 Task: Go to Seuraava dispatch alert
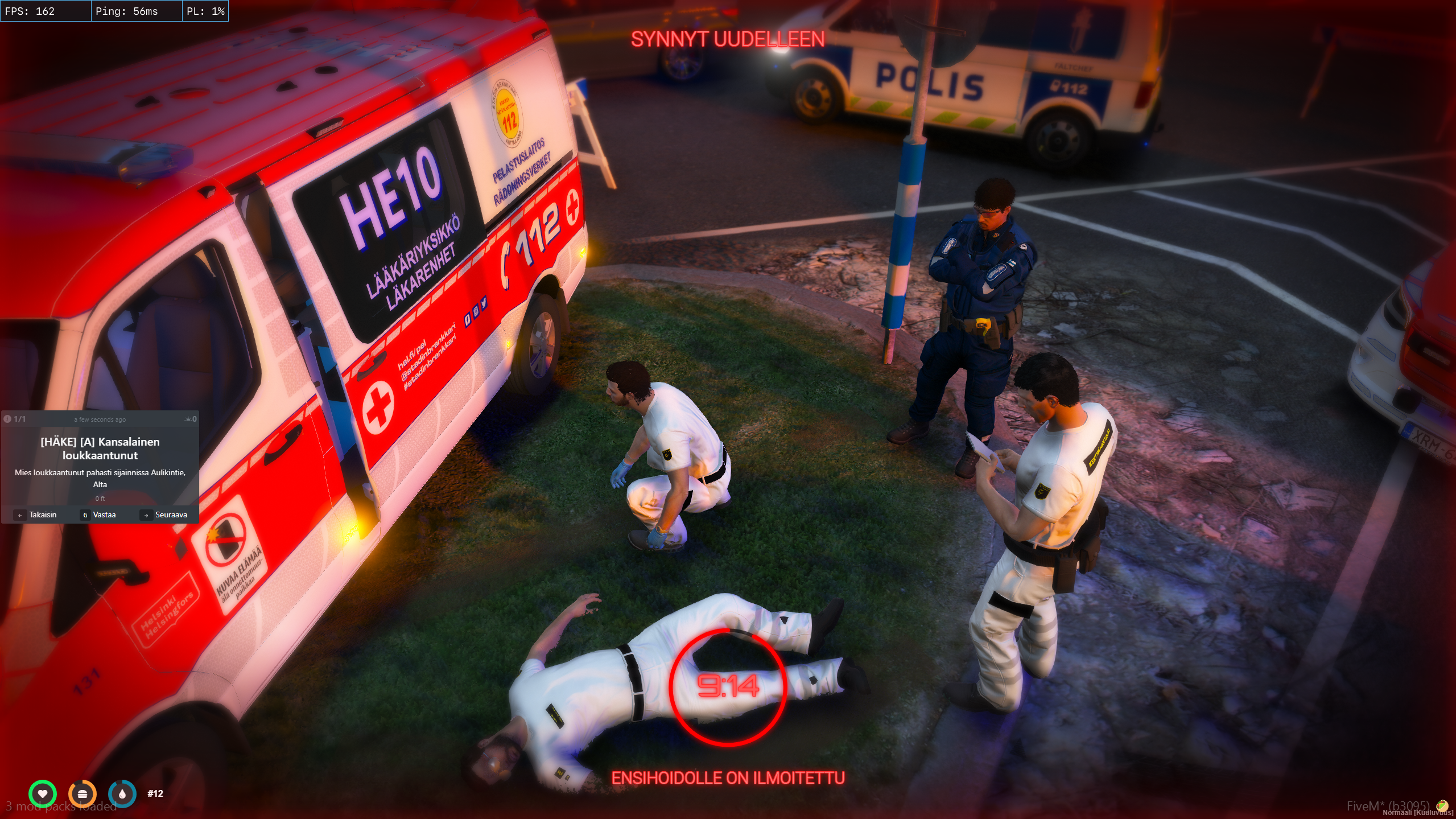pos(164,515)
